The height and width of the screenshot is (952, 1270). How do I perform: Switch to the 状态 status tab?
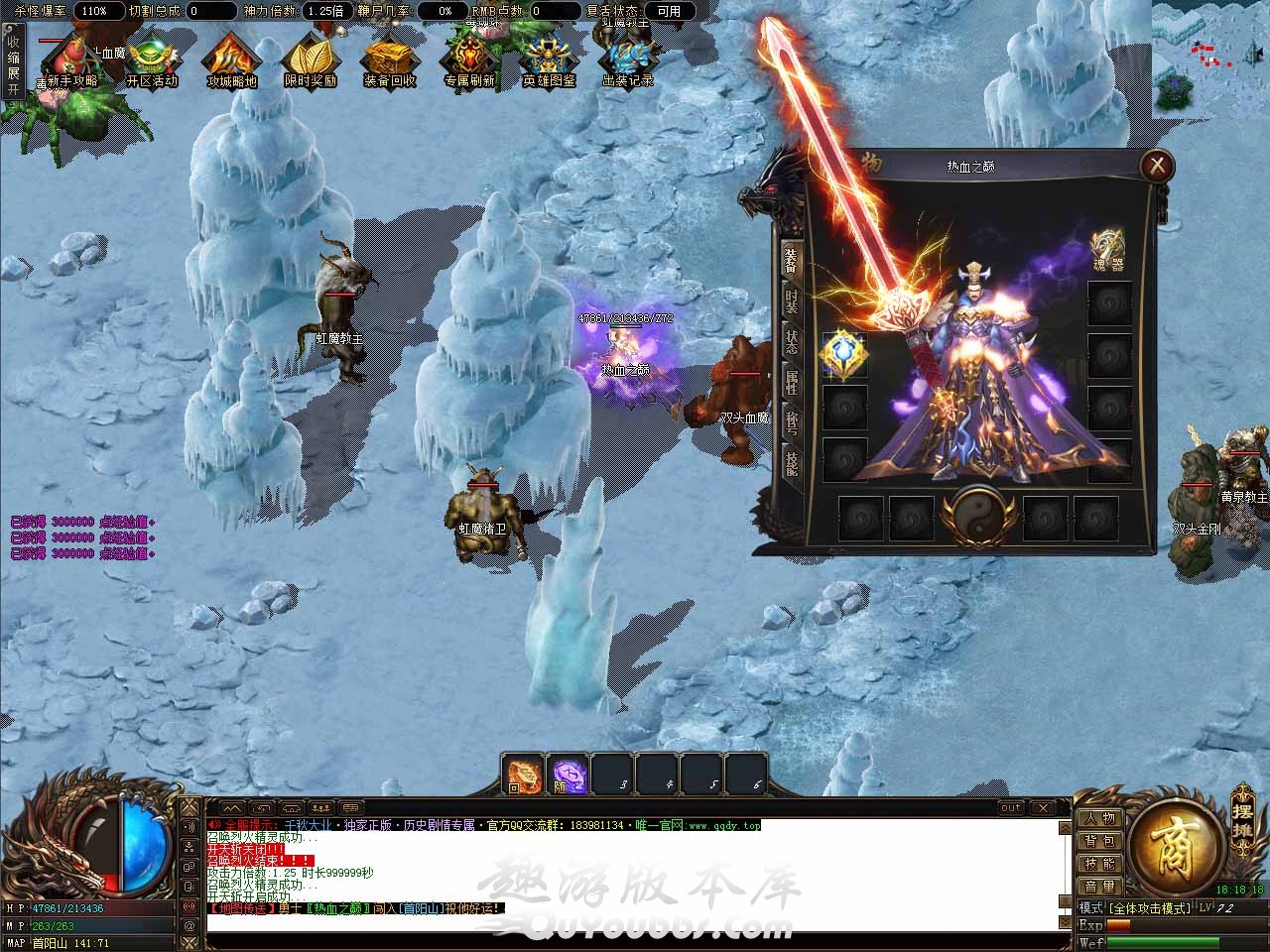coord(792,342)
